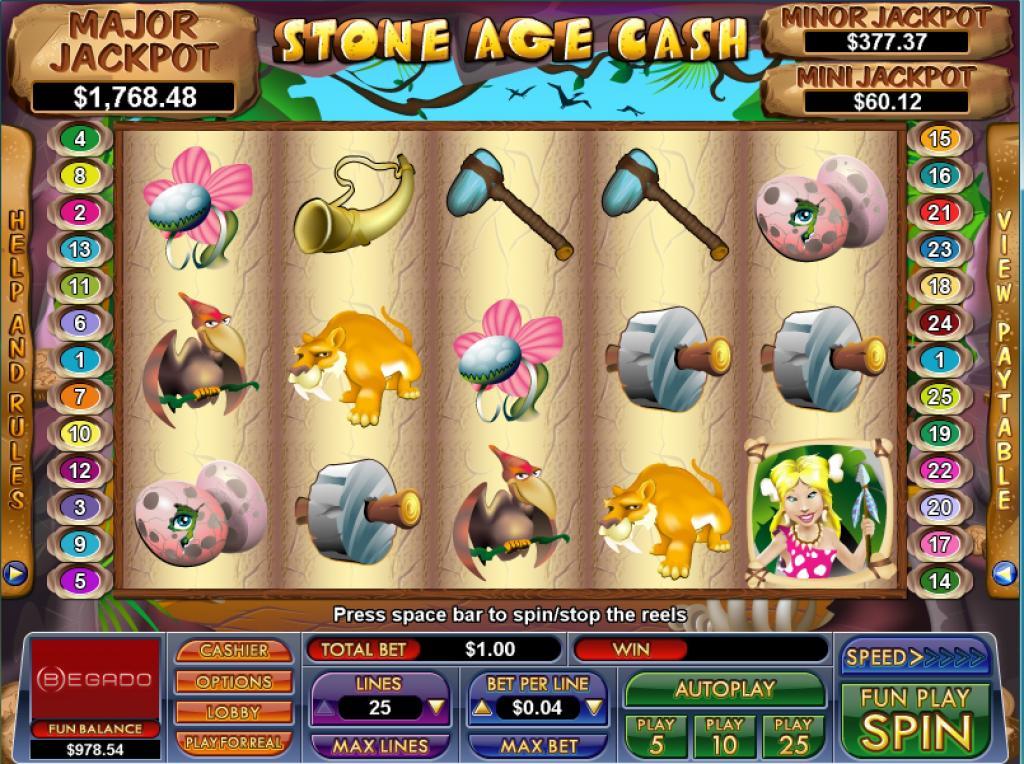Select Max Lines
Image resolution: width=1024 pixels, height=764 pixels.
379,746
